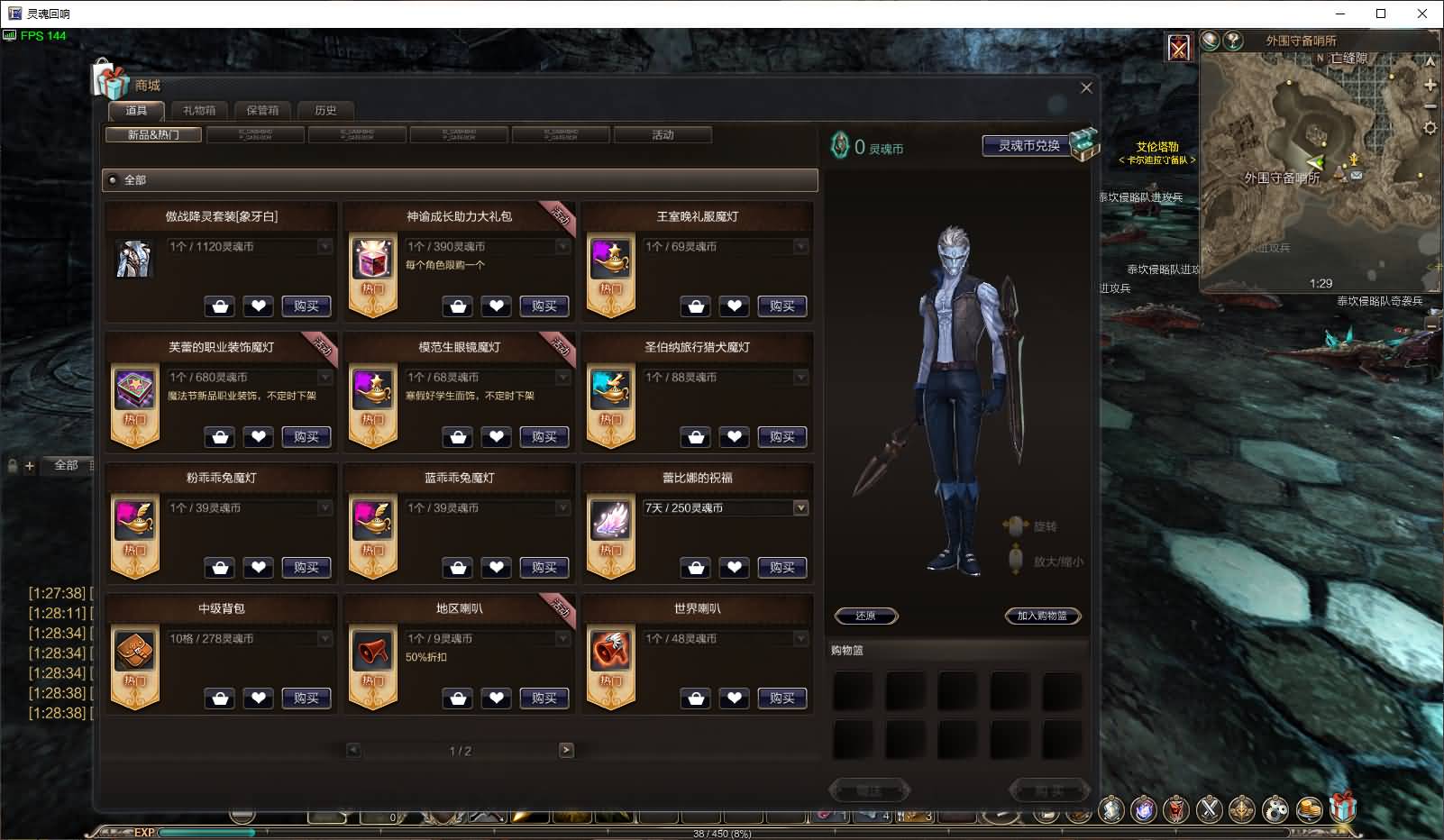This screenshot has width=1444, height=840.
Task: Expand the duration dropdown for 蕾比娜的祝福
Action: click(x=800, y=507)
